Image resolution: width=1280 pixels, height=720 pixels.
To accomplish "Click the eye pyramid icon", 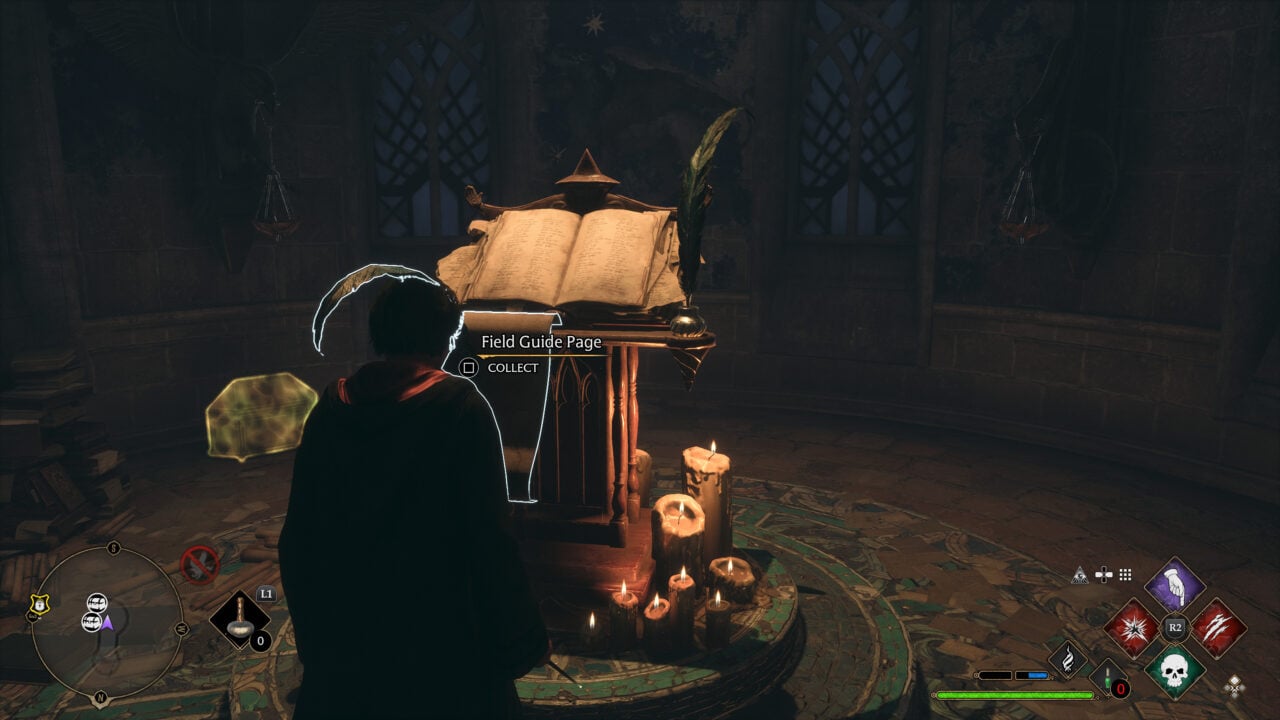I will point(1080,574).
